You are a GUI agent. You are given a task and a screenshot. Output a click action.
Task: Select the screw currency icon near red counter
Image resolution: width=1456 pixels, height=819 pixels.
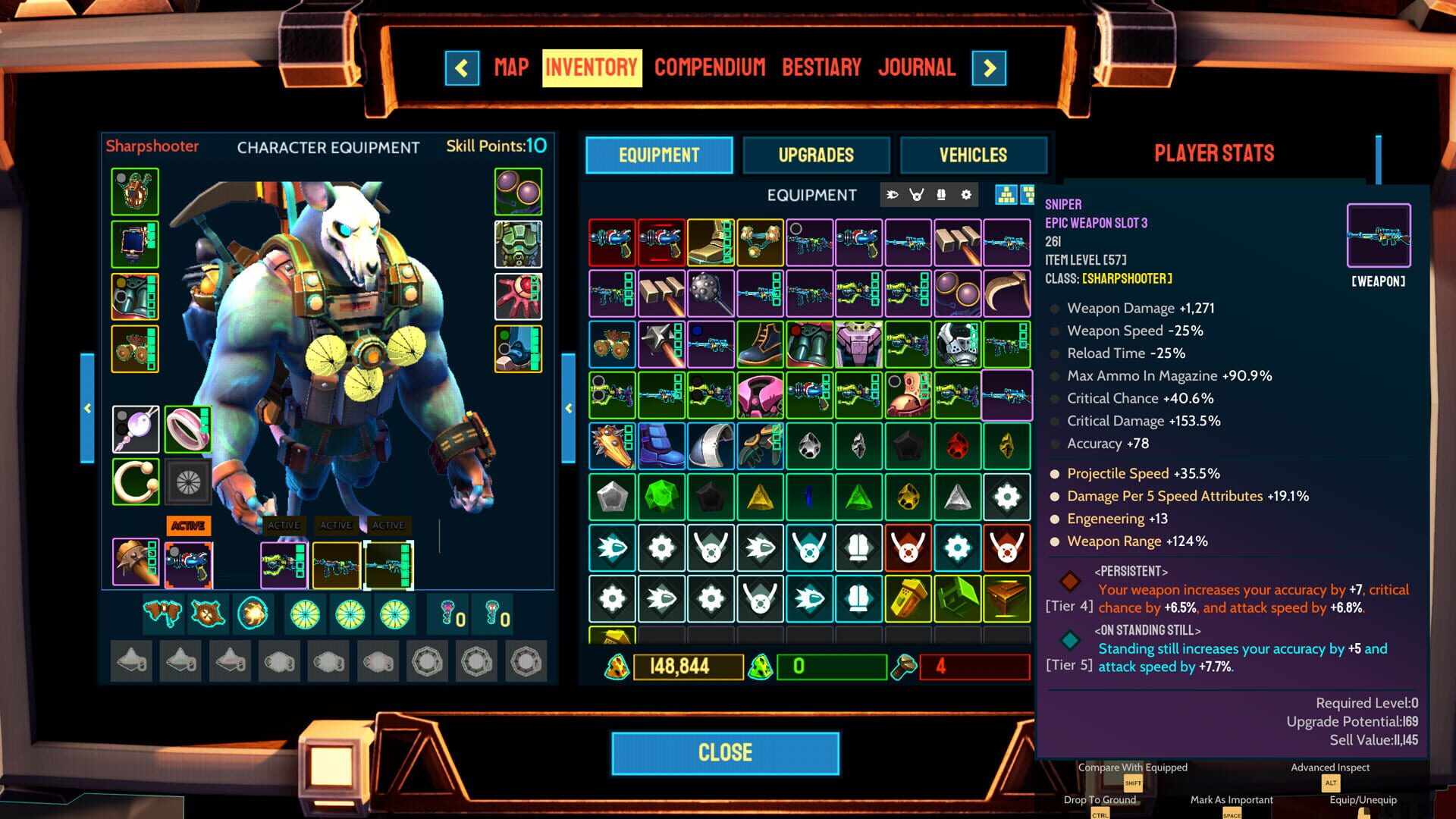[x=906, y=667]
